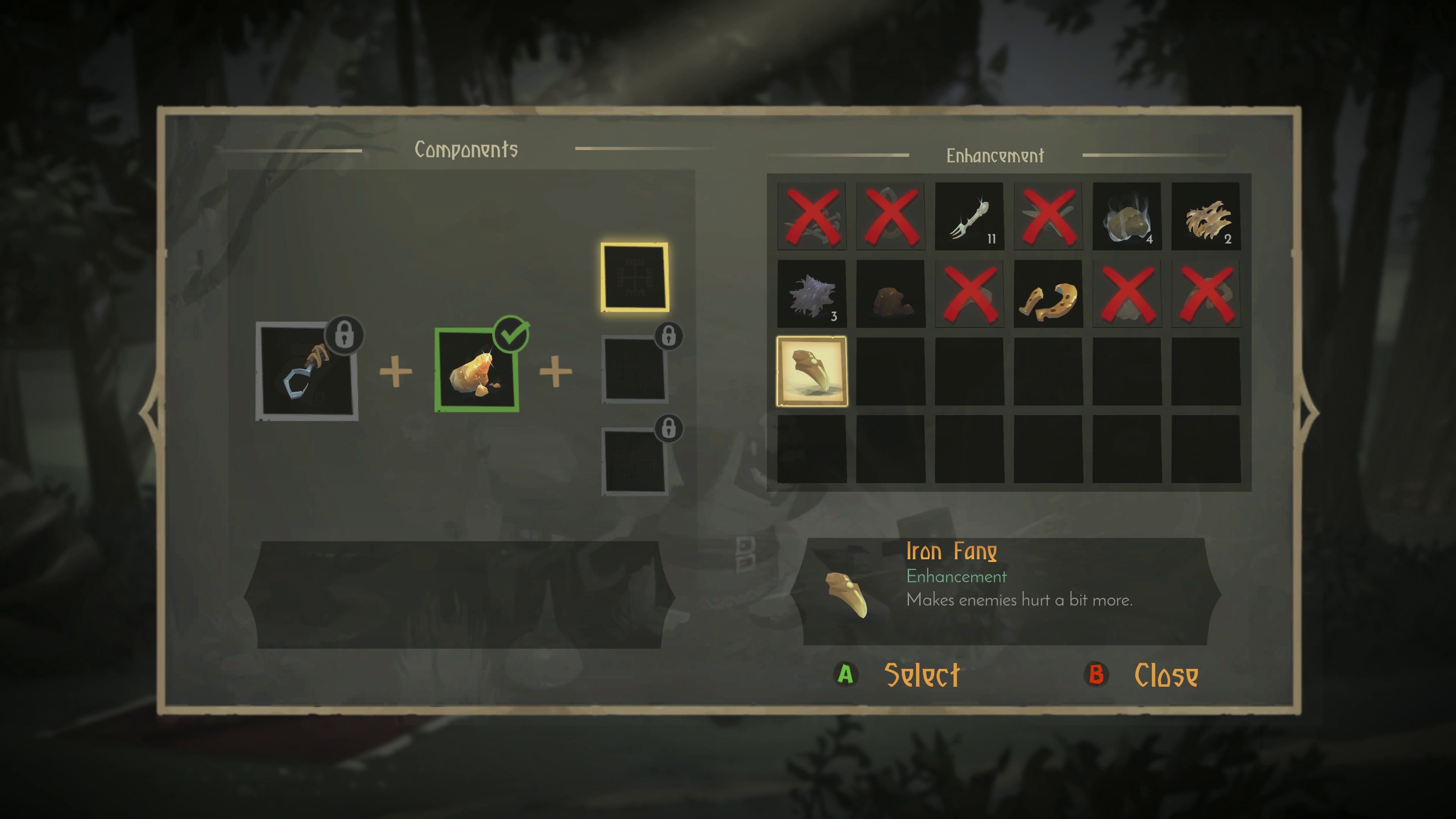Click the locked third enhancement slot
This screenshot has height=819, width=1456.
[x=634, y=461]
